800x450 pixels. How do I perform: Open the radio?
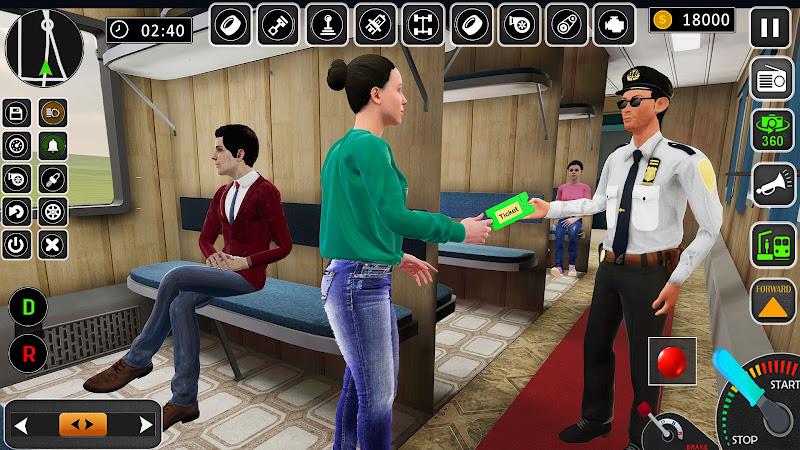tap(771, 79)
